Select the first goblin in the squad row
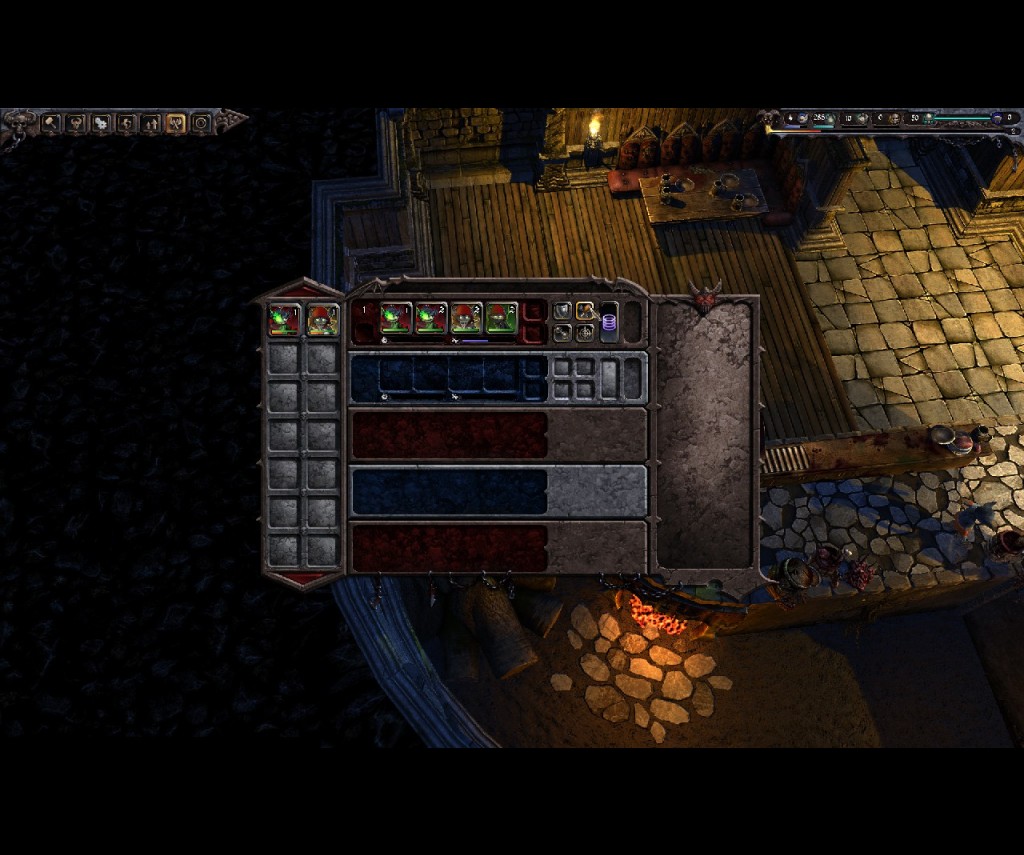This screenshot has height=855, width=1024. pyautogui.click(x=396, y=318)
